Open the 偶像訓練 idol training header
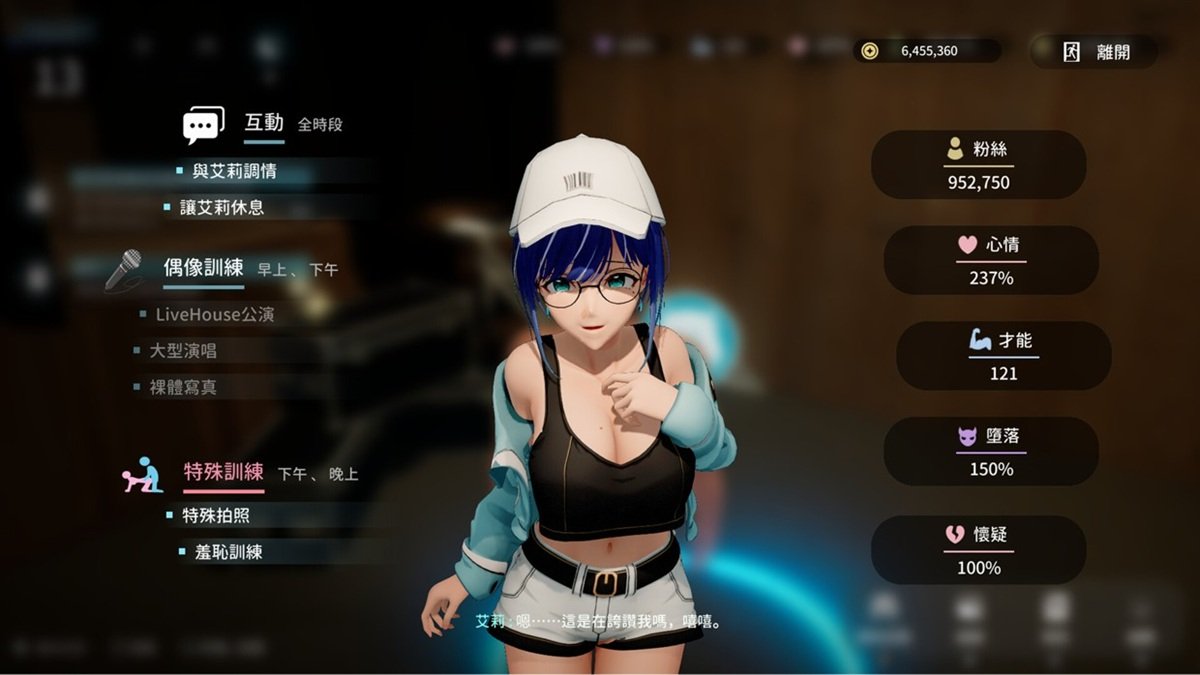1200x675 pixels. 203,268
